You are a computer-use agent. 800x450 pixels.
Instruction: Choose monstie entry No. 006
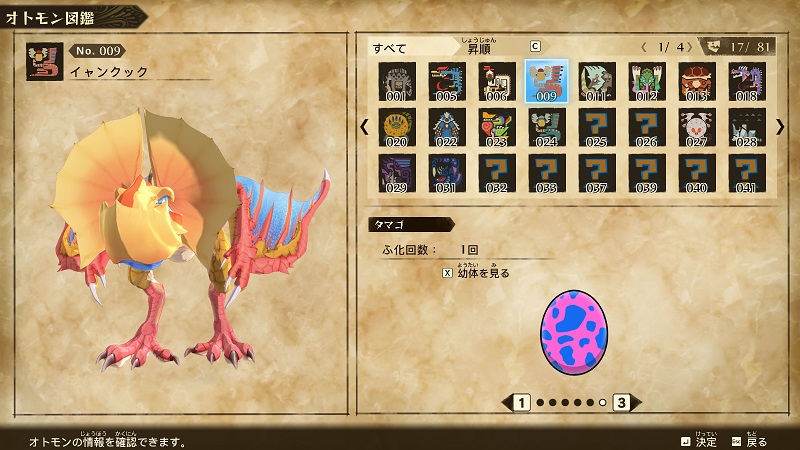497,81
